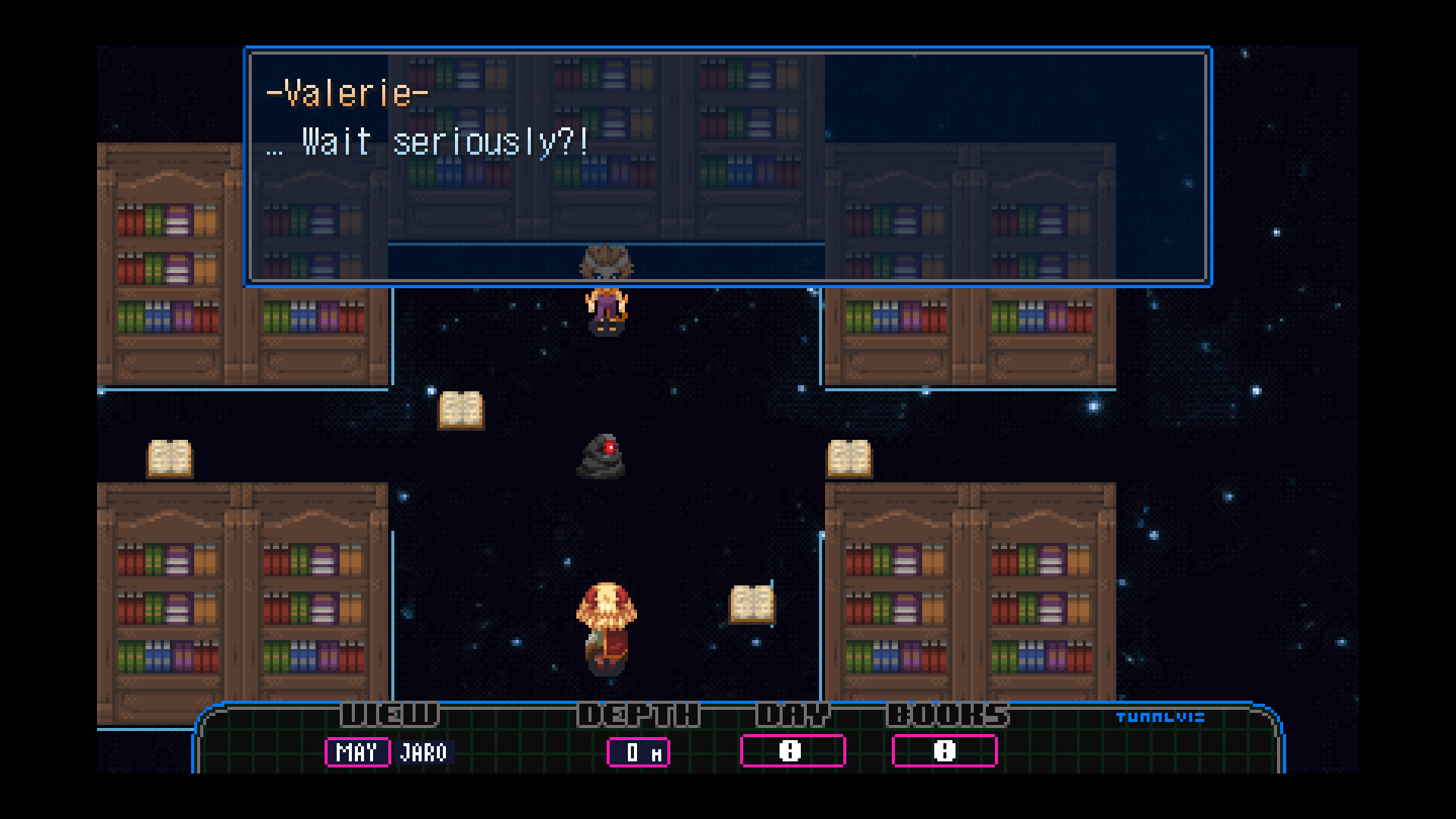Viewport: 1456px width, 819px height.
Task: Click the open book near the right bookshelves
Action: (851, 459)
